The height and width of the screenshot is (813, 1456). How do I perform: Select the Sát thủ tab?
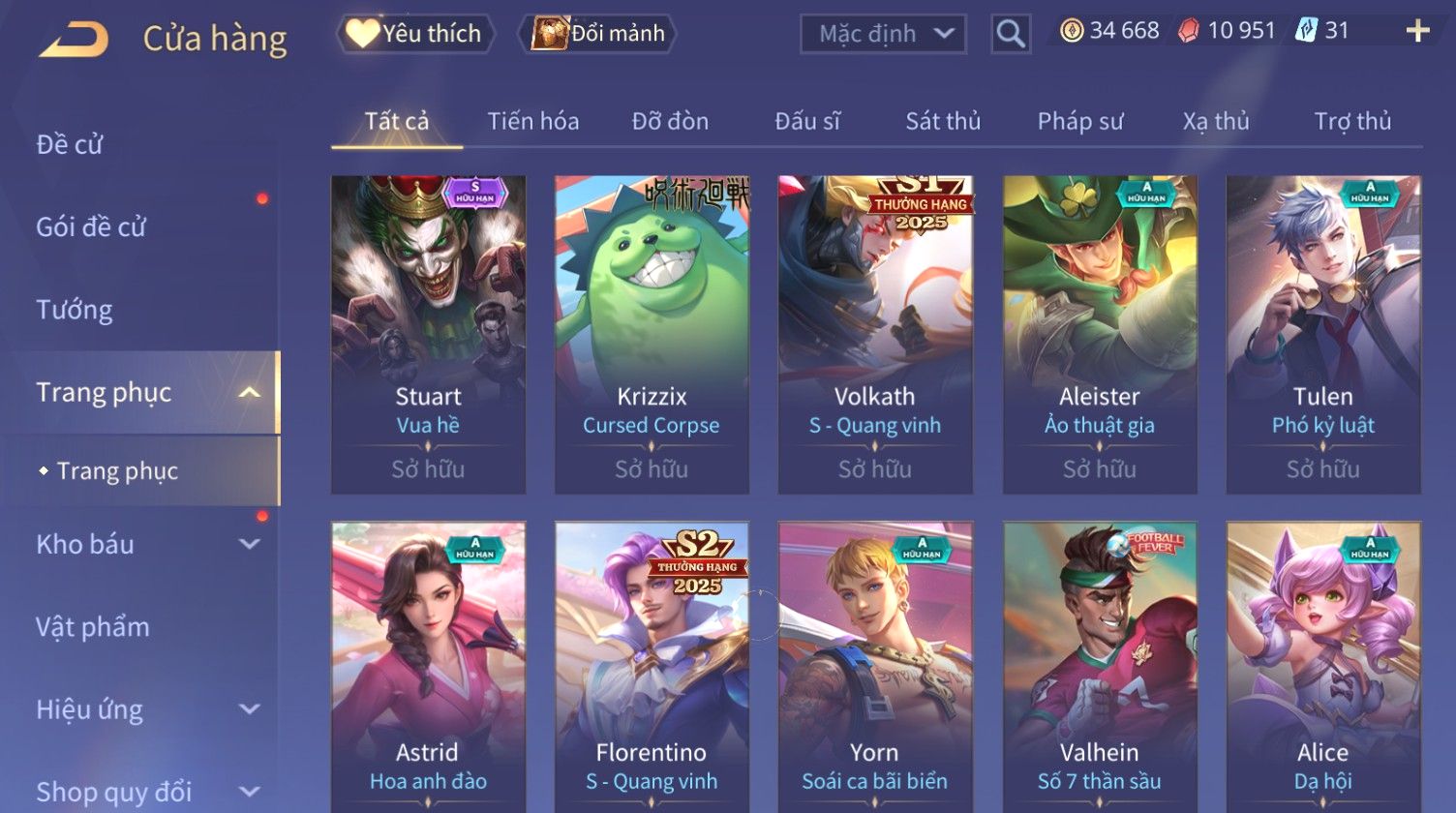click(x=942, y=121)
